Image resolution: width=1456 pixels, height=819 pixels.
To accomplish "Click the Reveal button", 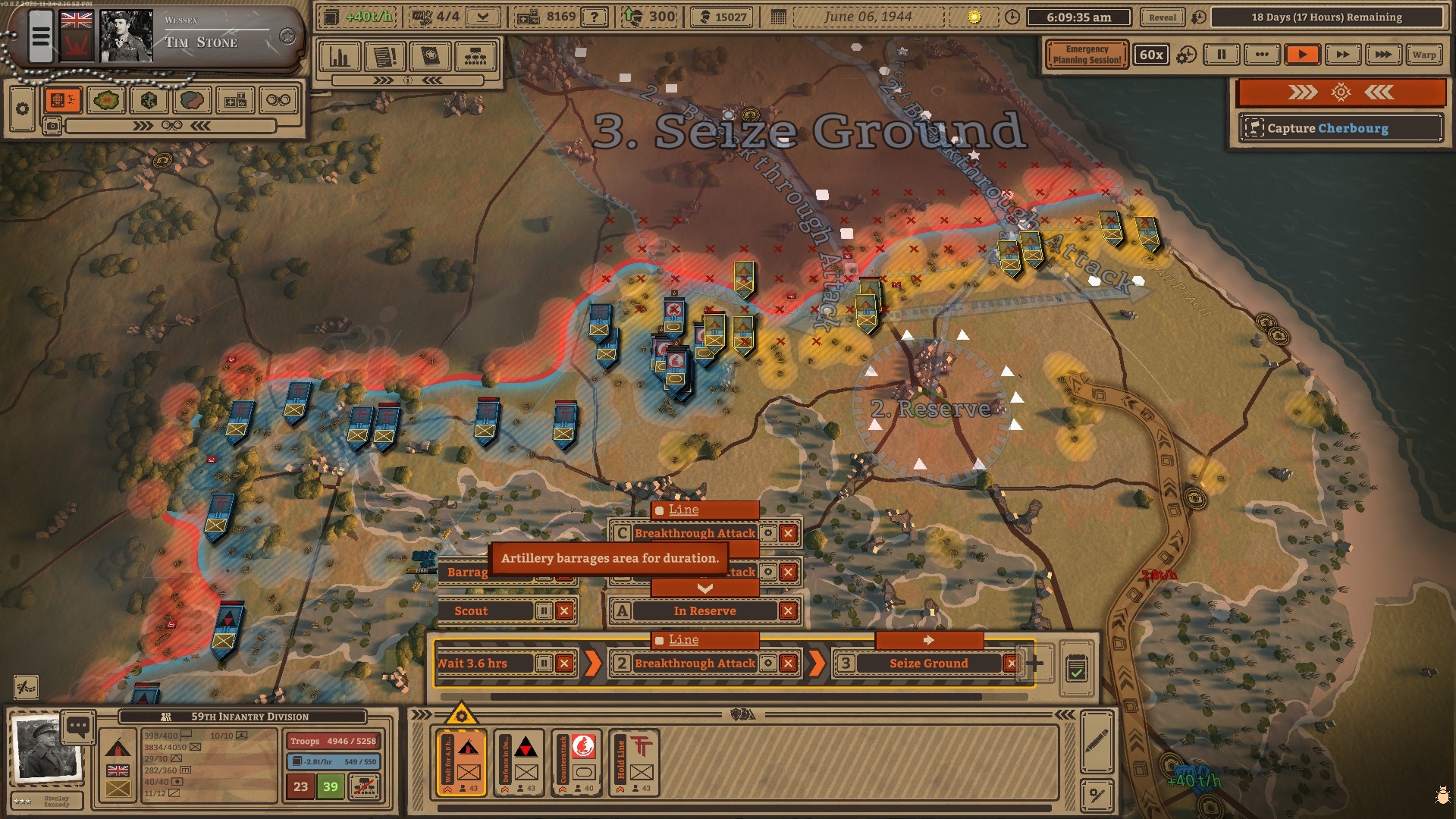I will (1162, 17).
